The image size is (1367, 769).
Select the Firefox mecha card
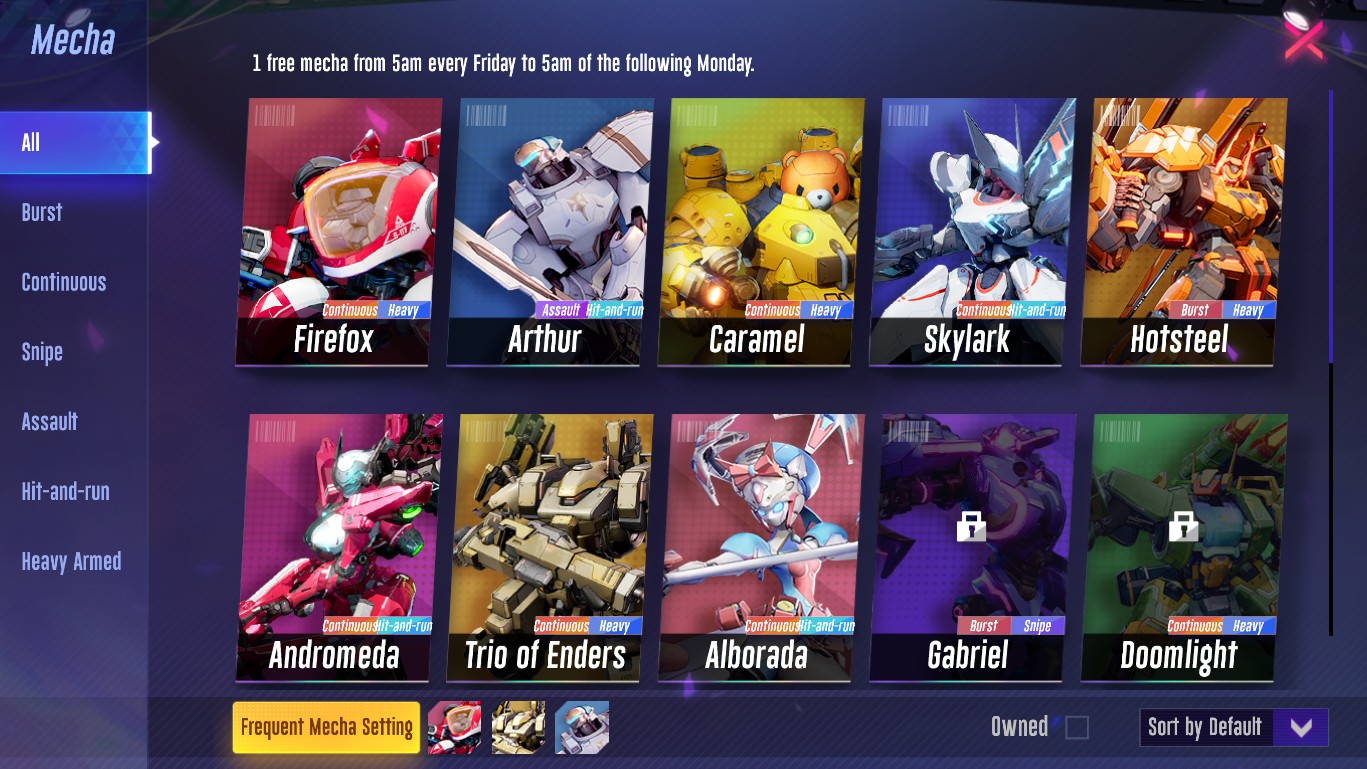tap(338, 231)
